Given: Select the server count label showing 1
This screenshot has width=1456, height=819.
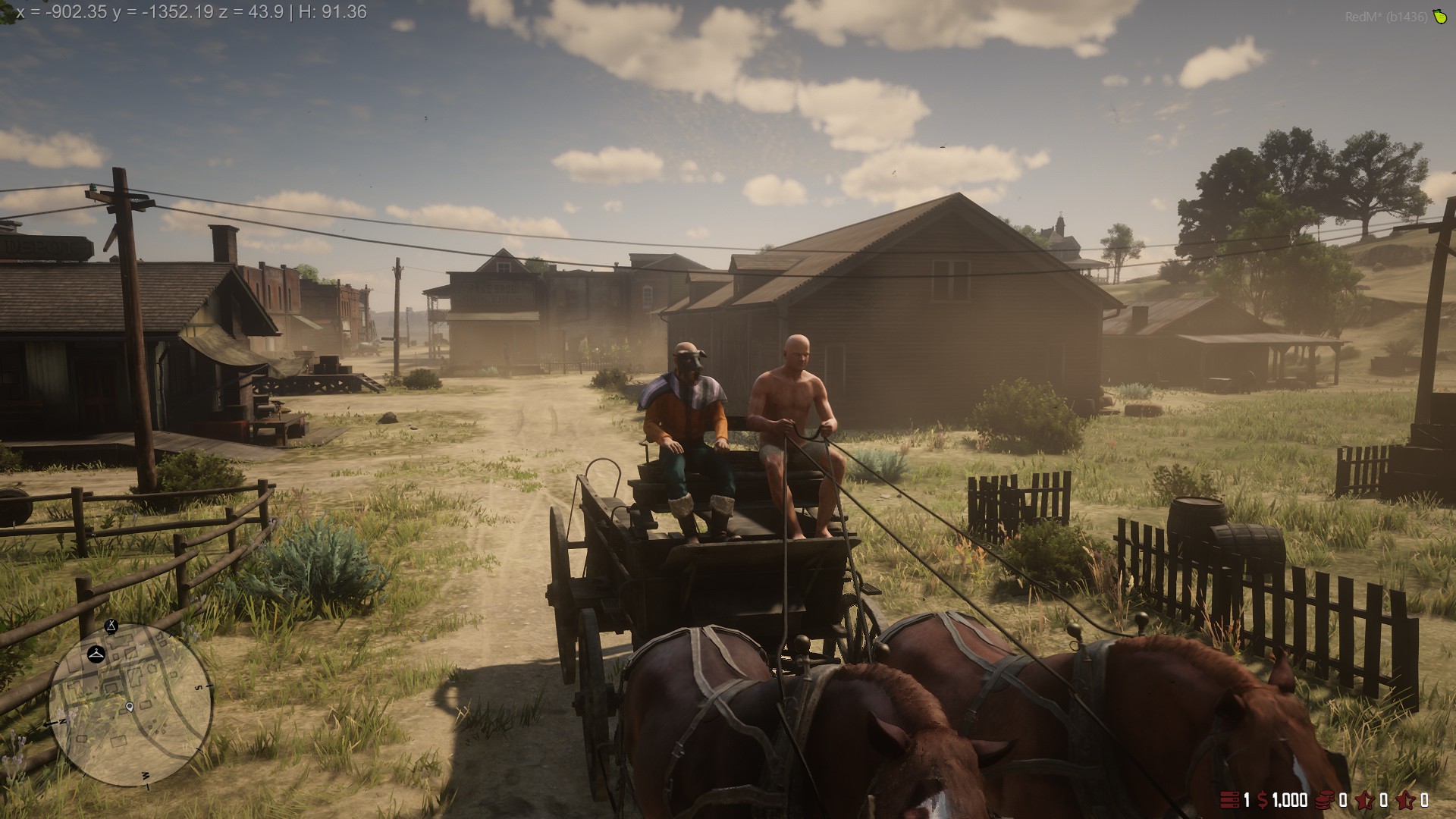Looking at the screenshot, I should 1247,800.
